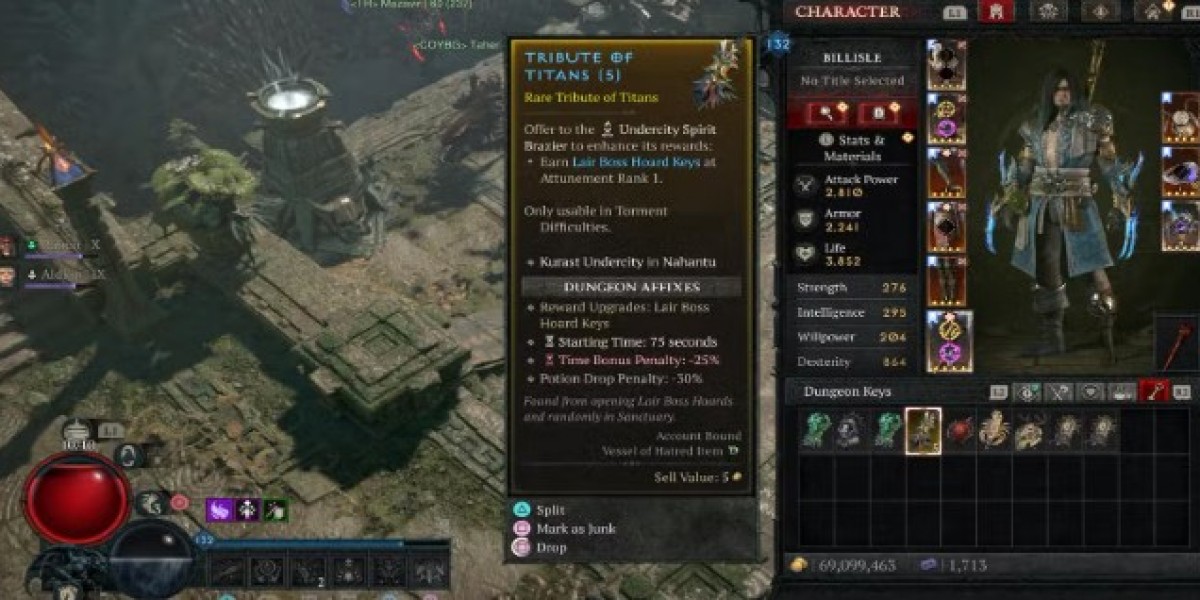Viewport: 1200px width, 600px height.
Task: Select the equipped boots slot
Action: tap(946, 281)
